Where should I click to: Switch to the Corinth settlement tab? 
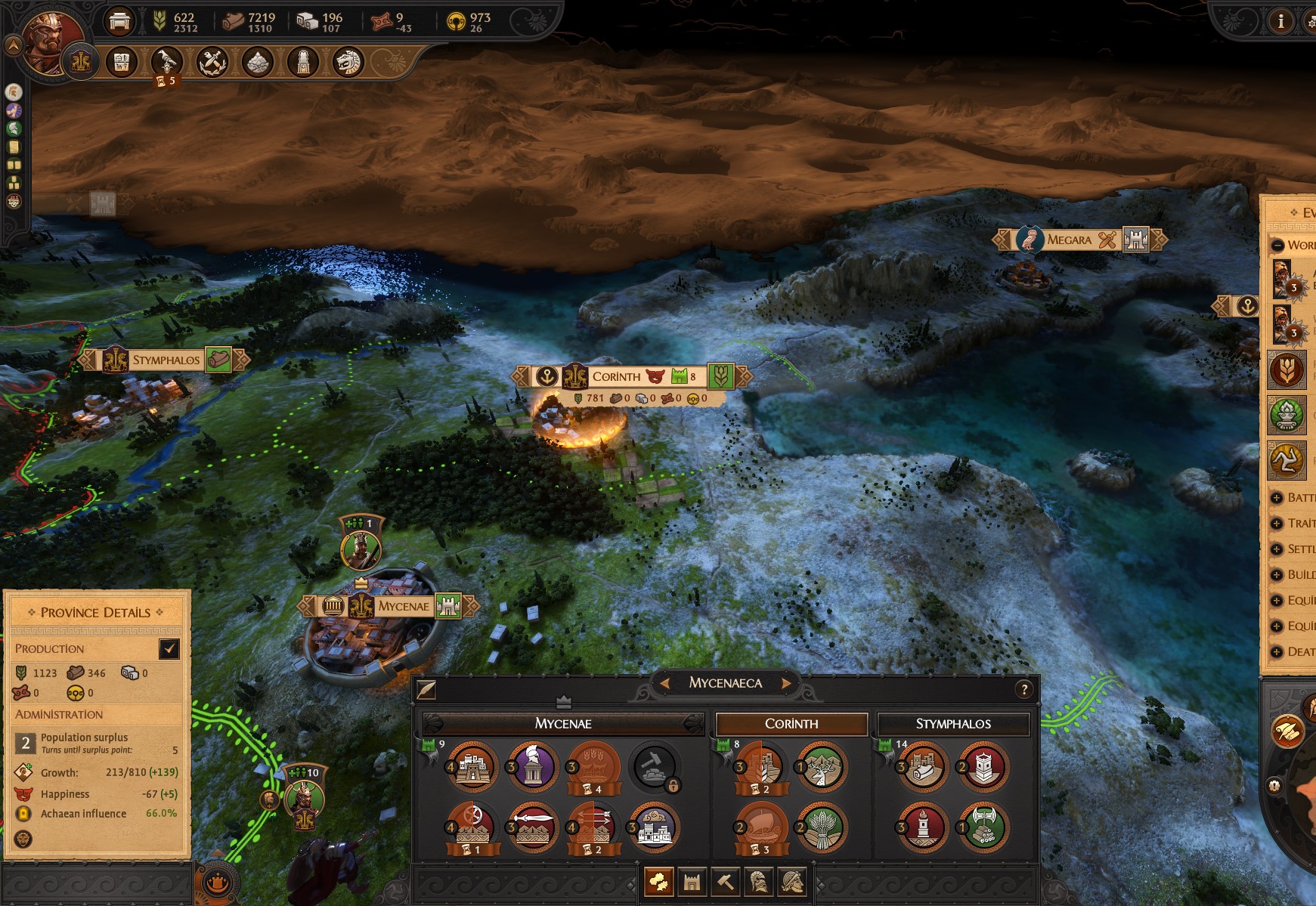[791, 723]
